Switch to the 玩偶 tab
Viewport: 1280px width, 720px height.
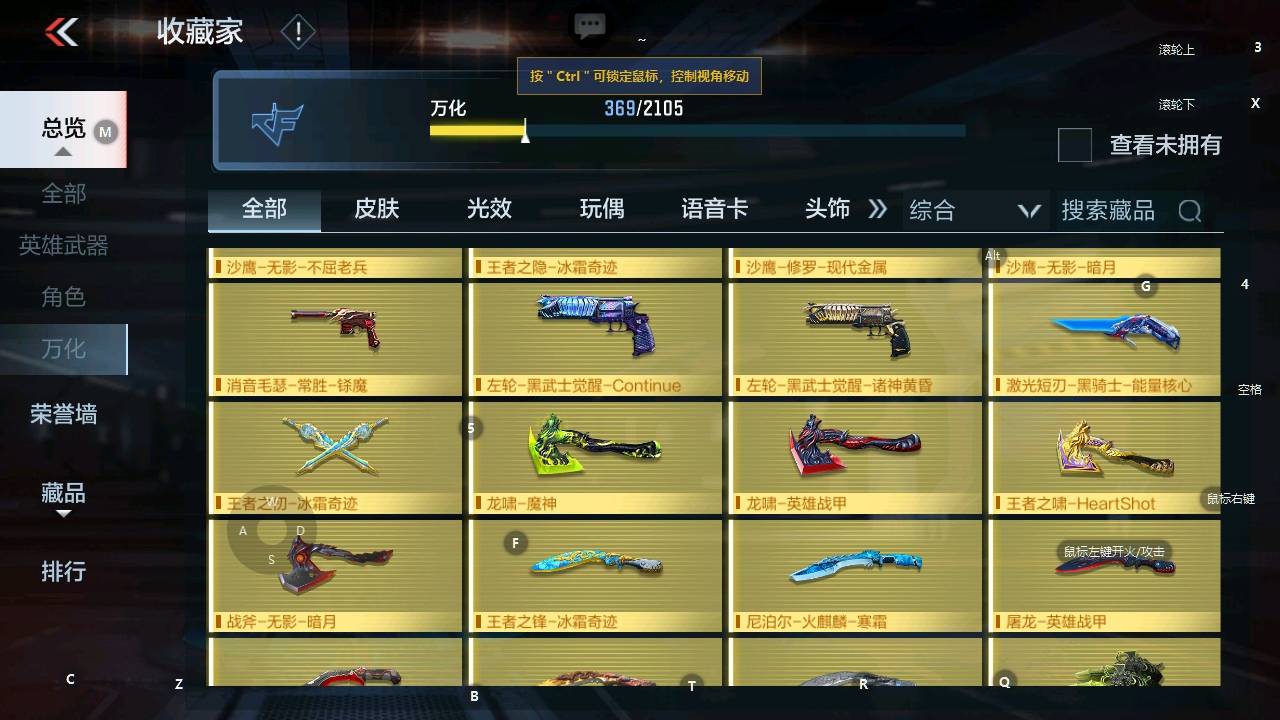600,209
